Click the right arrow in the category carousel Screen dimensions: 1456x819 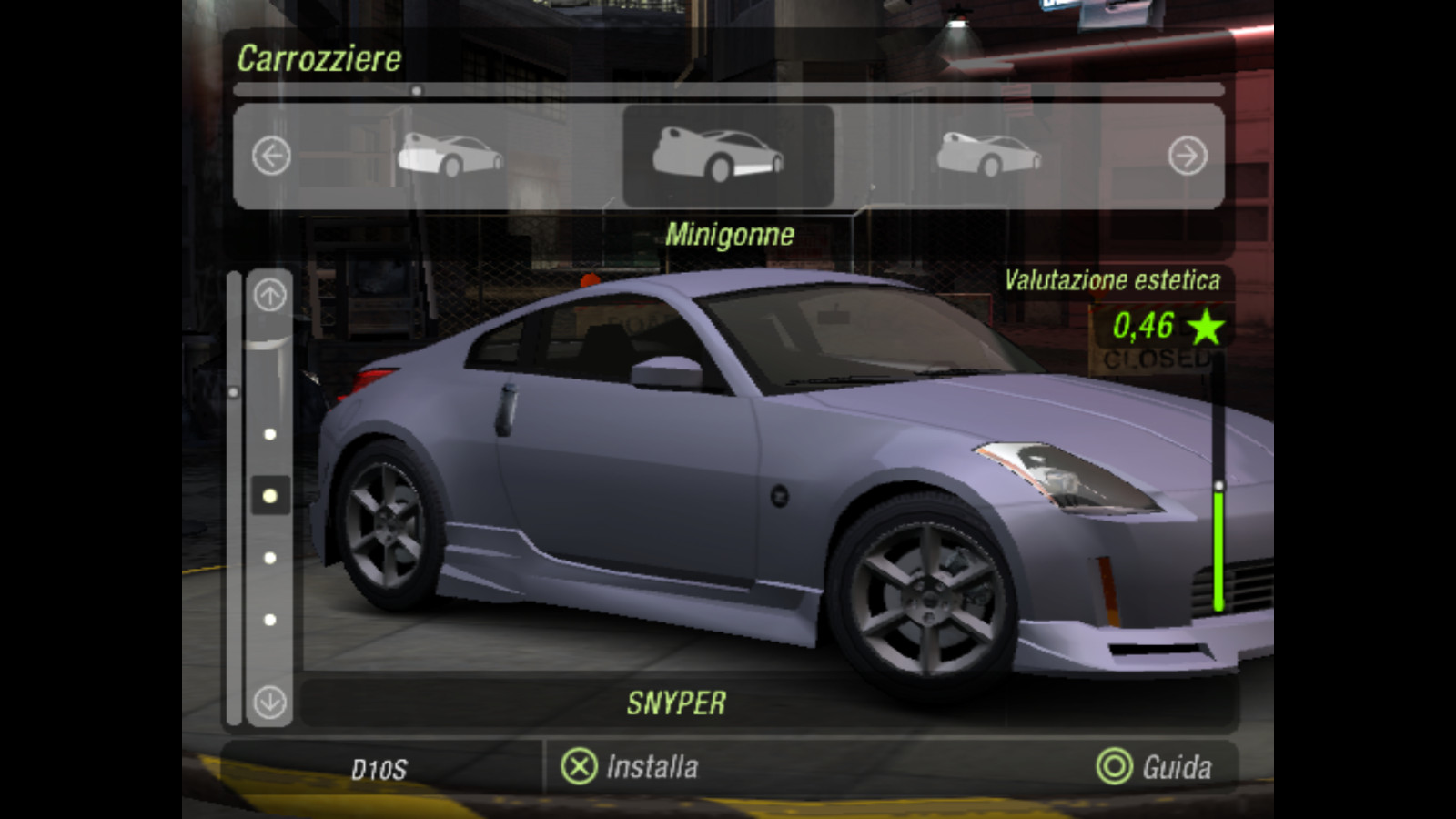point(1188,156)
